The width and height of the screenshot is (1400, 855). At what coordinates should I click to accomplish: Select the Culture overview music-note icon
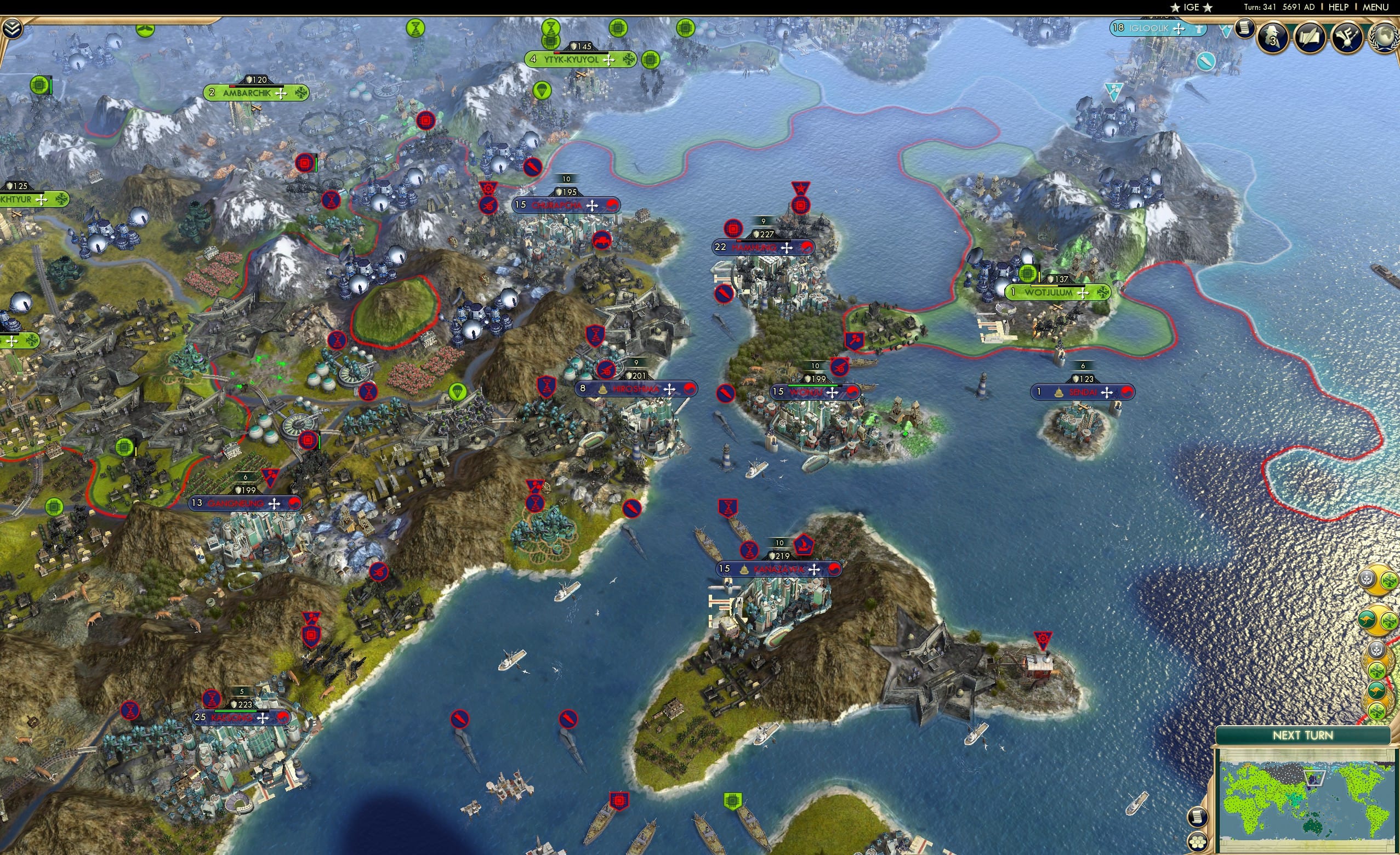point(1348,37)
